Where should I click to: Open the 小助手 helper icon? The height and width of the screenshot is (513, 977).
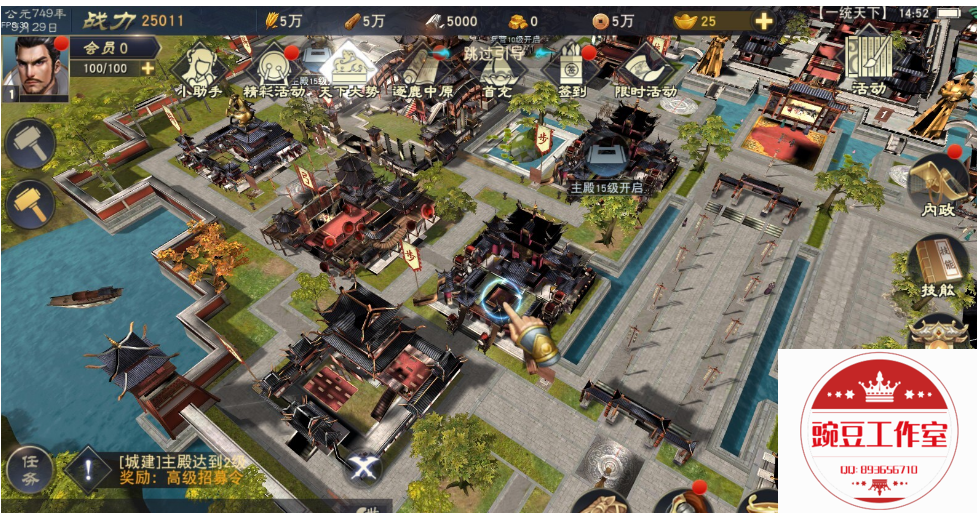[197, 68]
